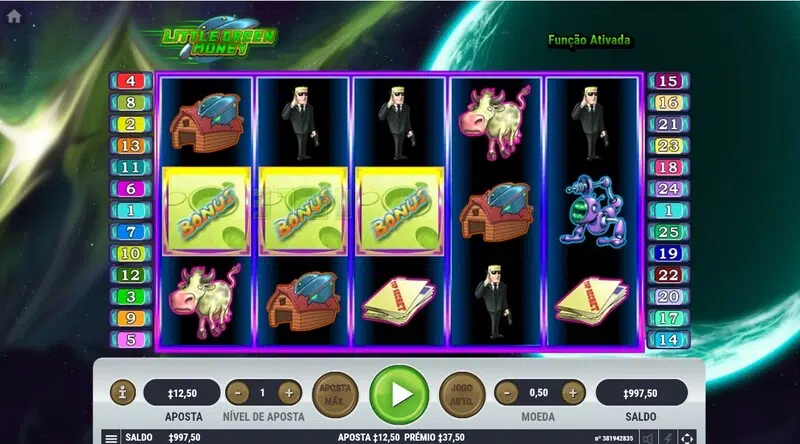Decrease the Nível de Aposta with minus

pos(237,393)
